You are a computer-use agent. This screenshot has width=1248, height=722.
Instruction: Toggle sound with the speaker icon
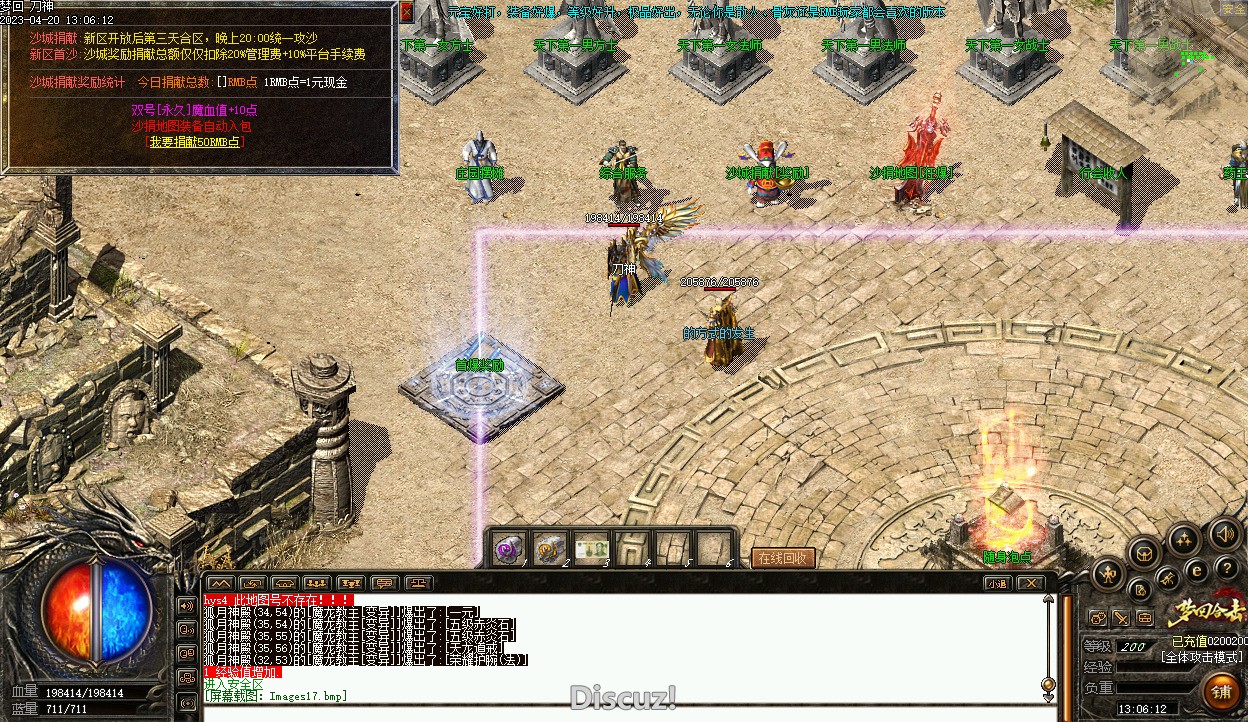click(1225, 534)
